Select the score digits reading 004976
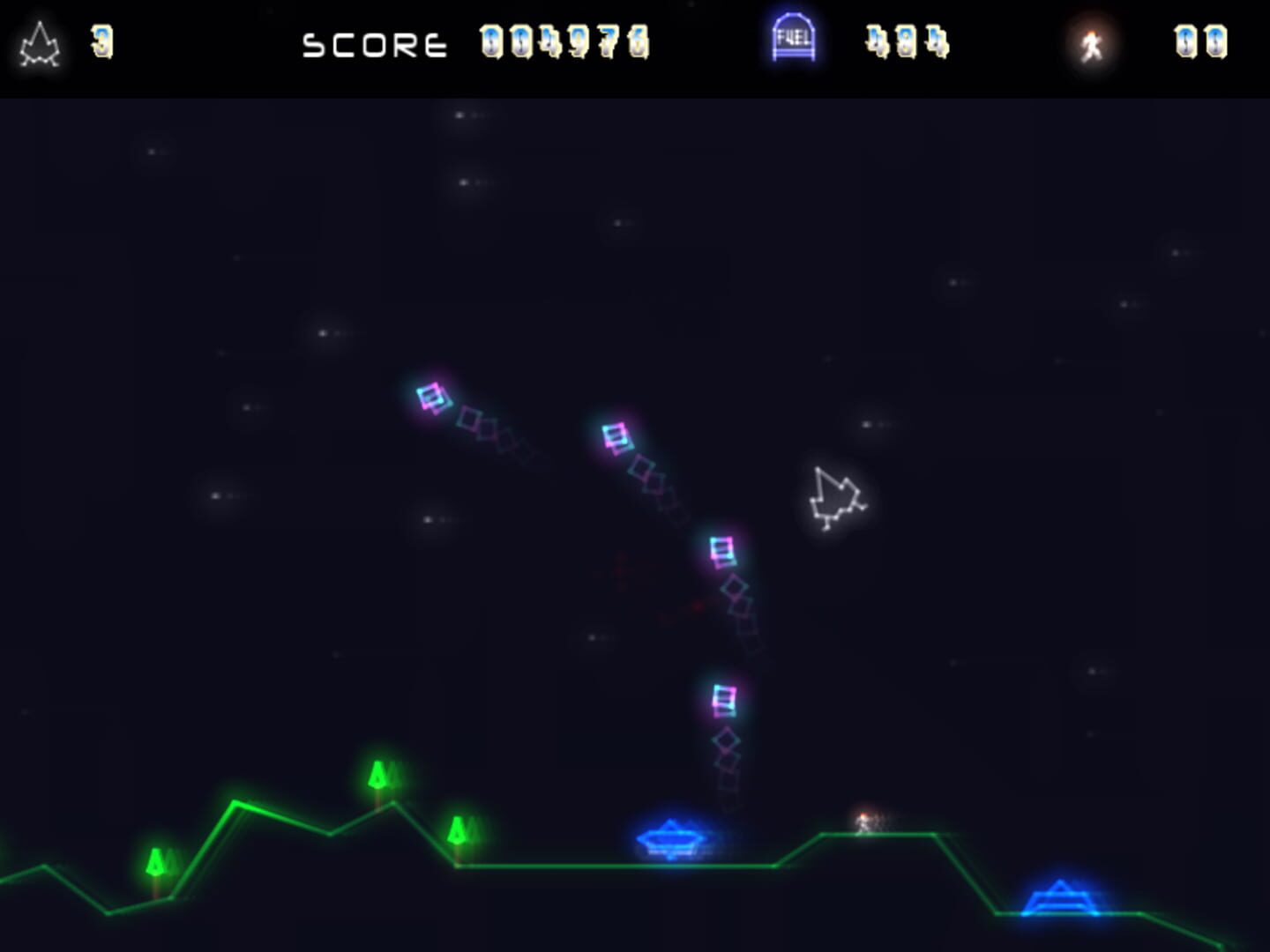 [563, 42]
